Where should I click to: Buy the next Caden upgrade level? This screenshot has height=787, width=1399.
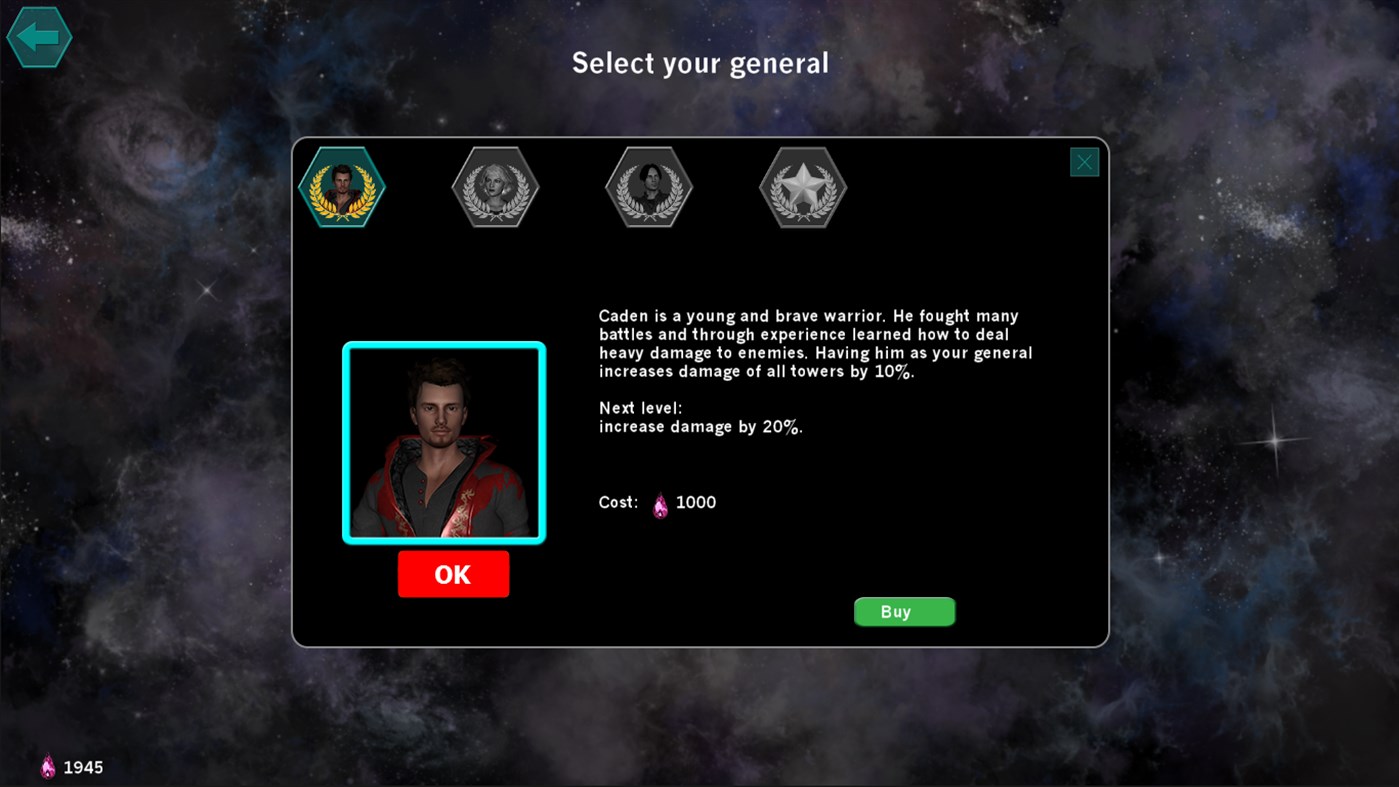click(x=903, y=611)
